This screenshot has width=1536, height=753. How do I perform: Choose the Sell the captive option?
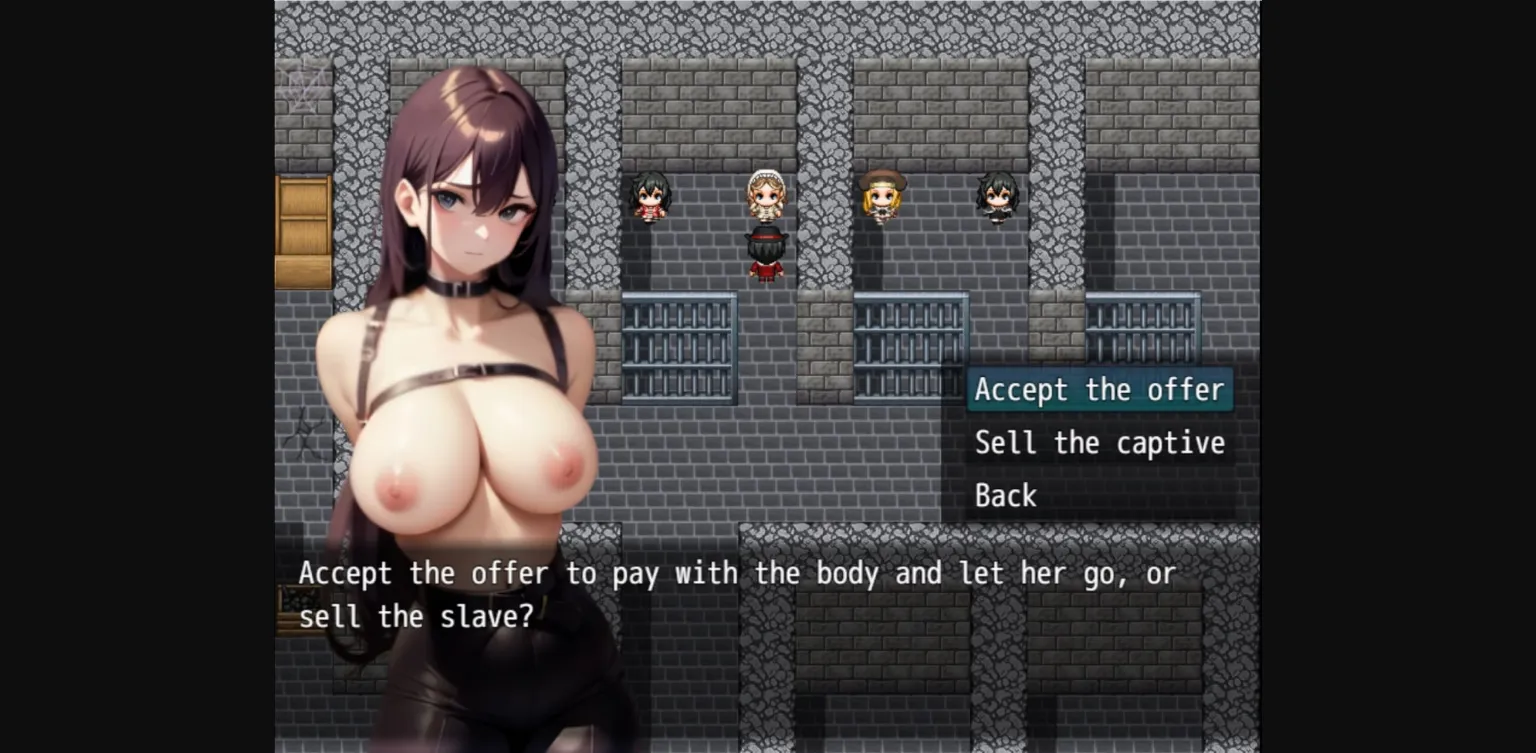(x=1099, y=443)
